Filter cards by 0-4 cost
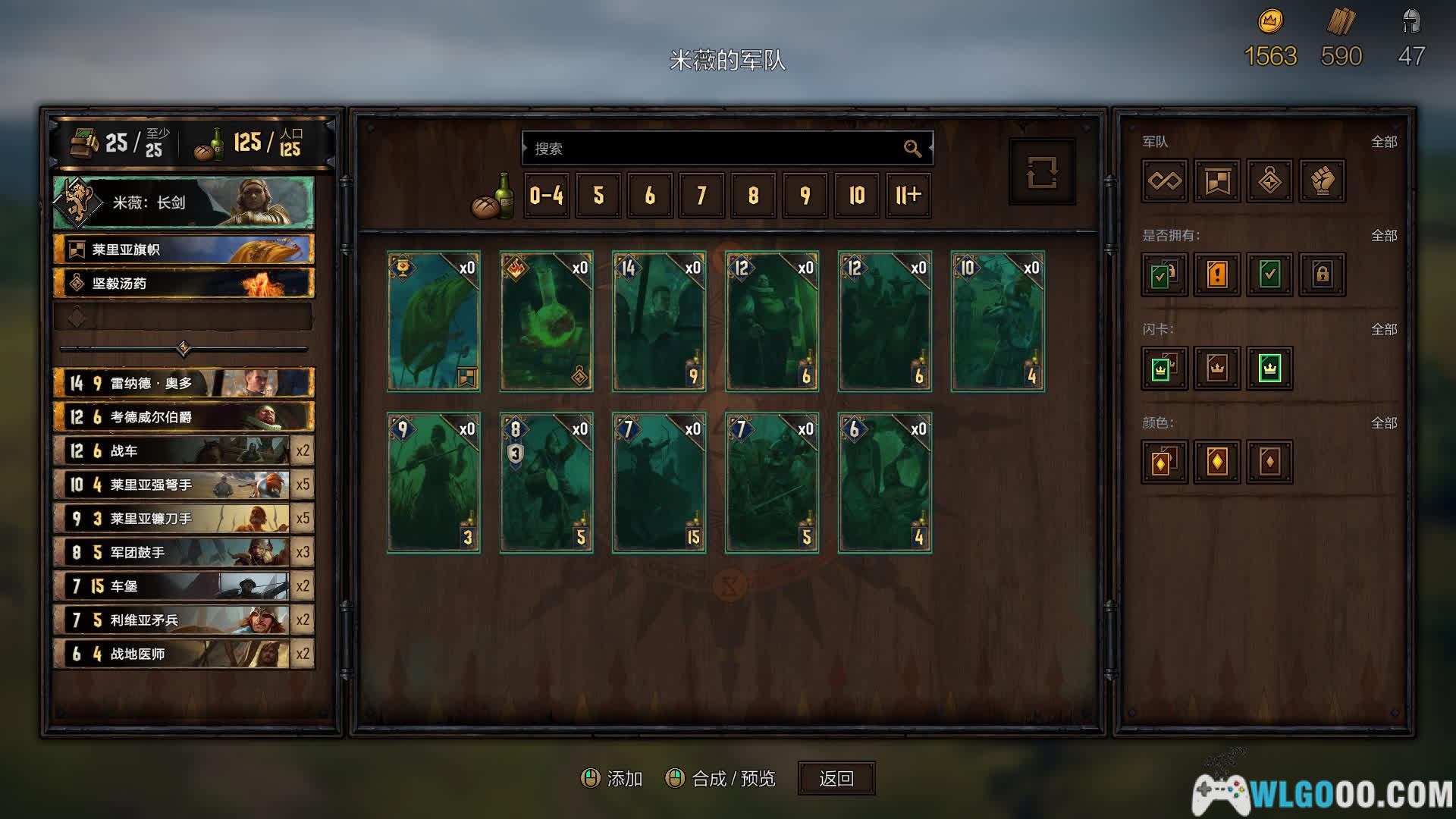This screenshot has width=1456, height=819. point(546,196)
